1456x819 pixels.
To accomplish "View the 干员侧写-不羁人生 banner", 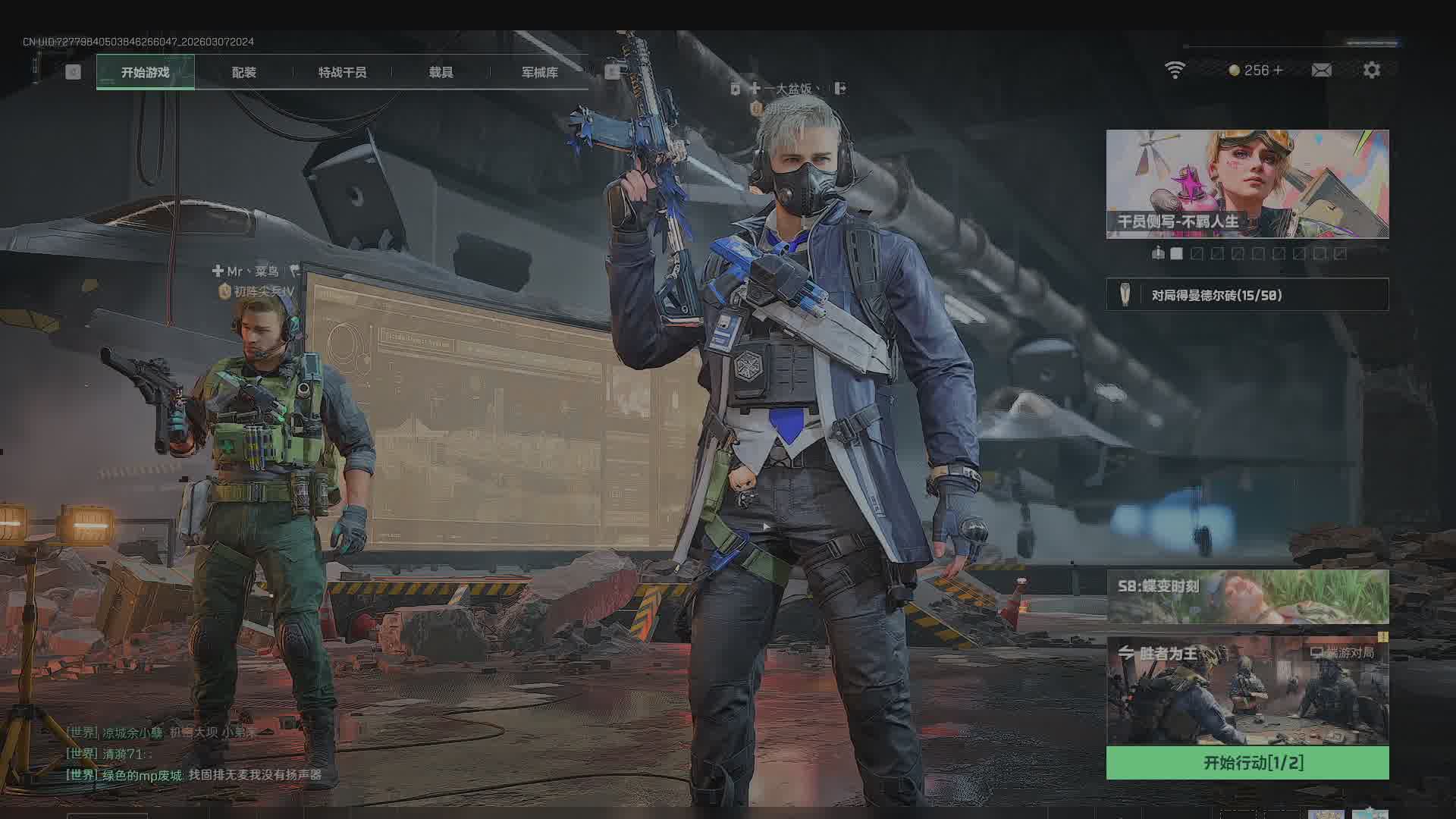I will point(1247,184).
